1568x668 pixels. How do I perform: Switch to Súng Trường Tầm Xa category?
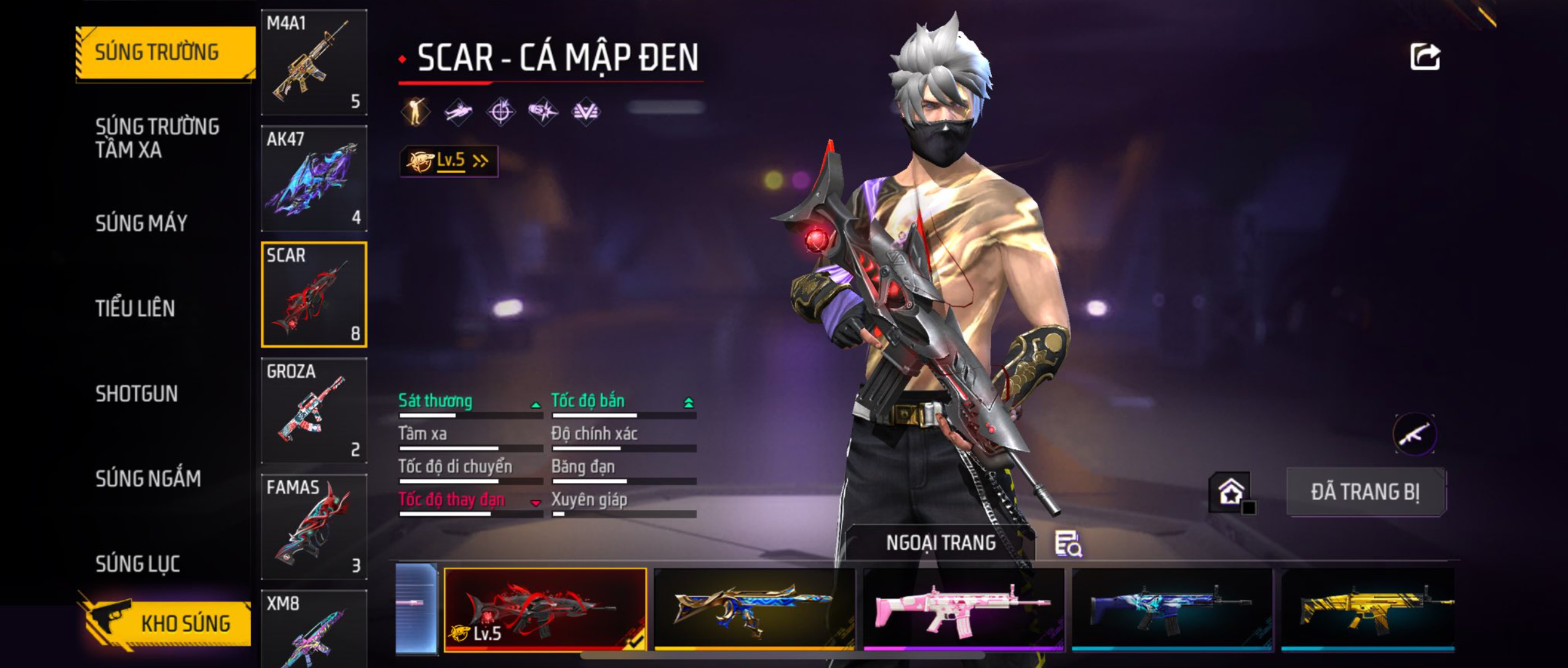click(157, 138)
